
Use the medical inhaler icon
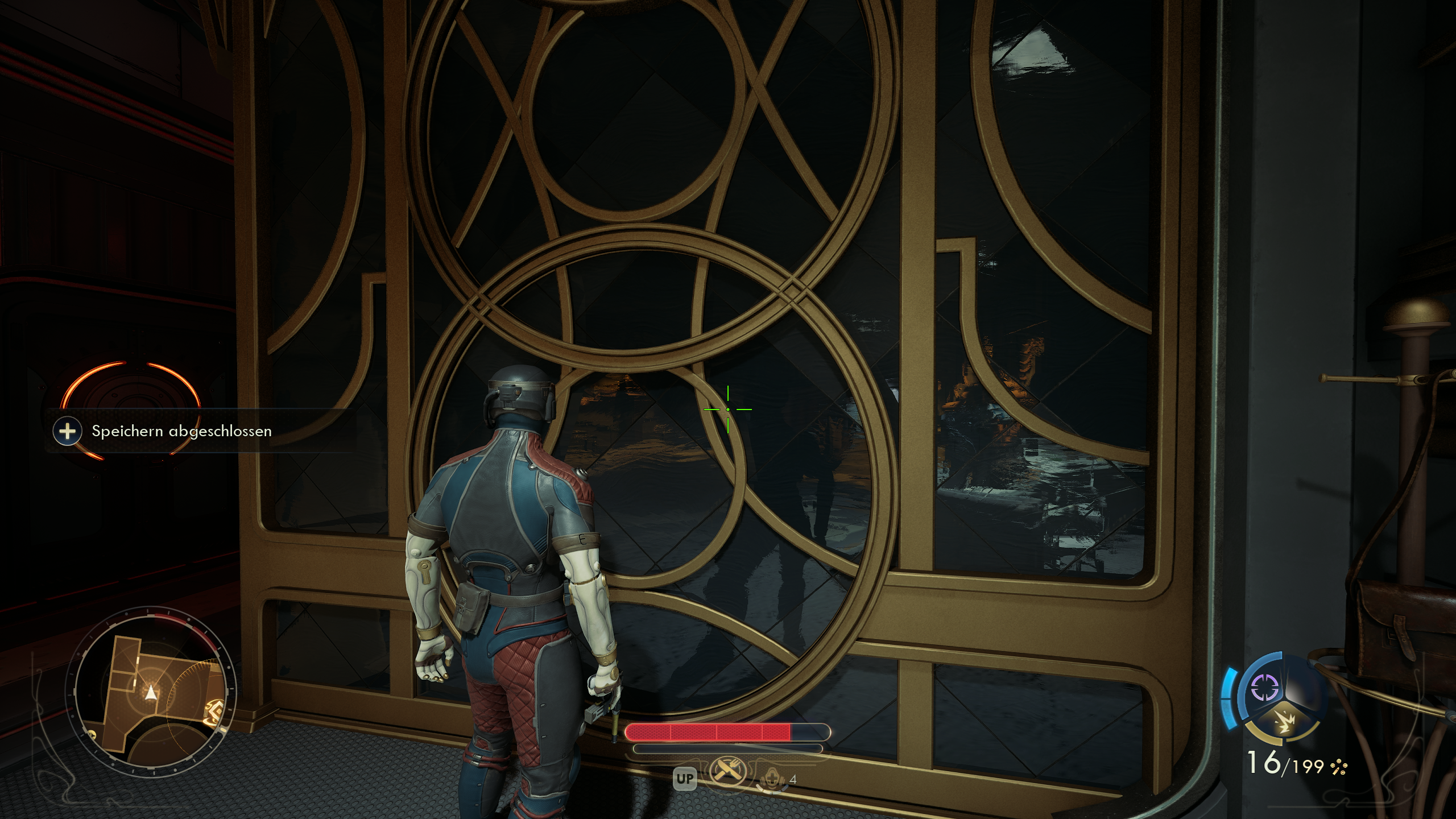[x=773, y=777]
